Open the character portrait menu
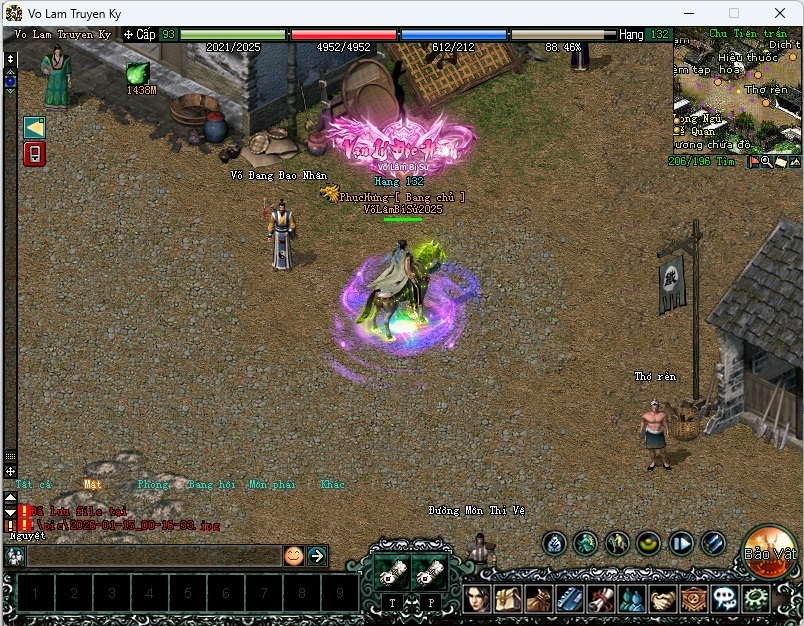The height and width of the screenshot is (626, 804). click(x=477, y=599)
